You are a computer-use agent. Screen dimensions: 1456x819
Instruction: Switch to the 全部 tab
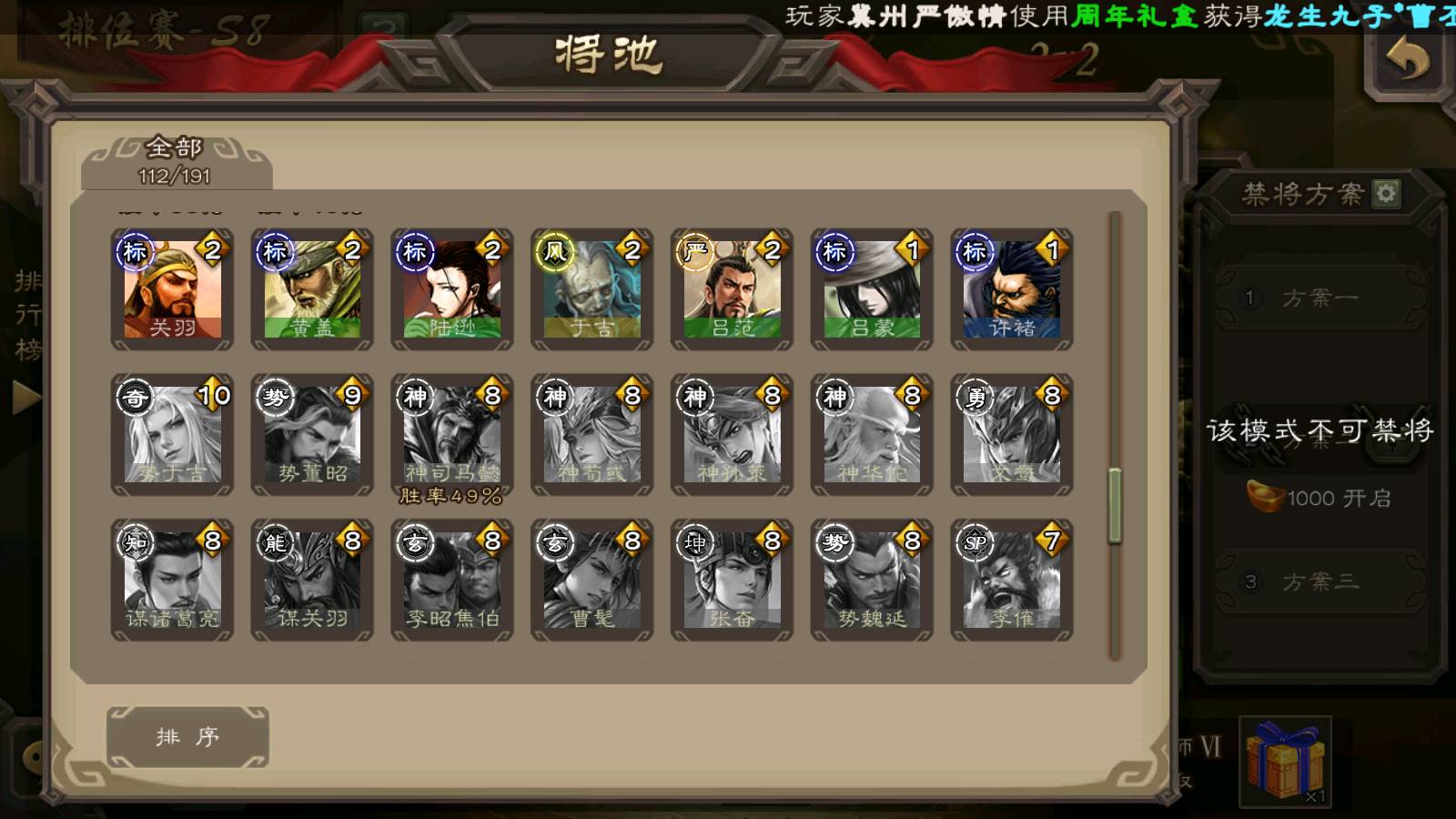click(x=175, y=160)
